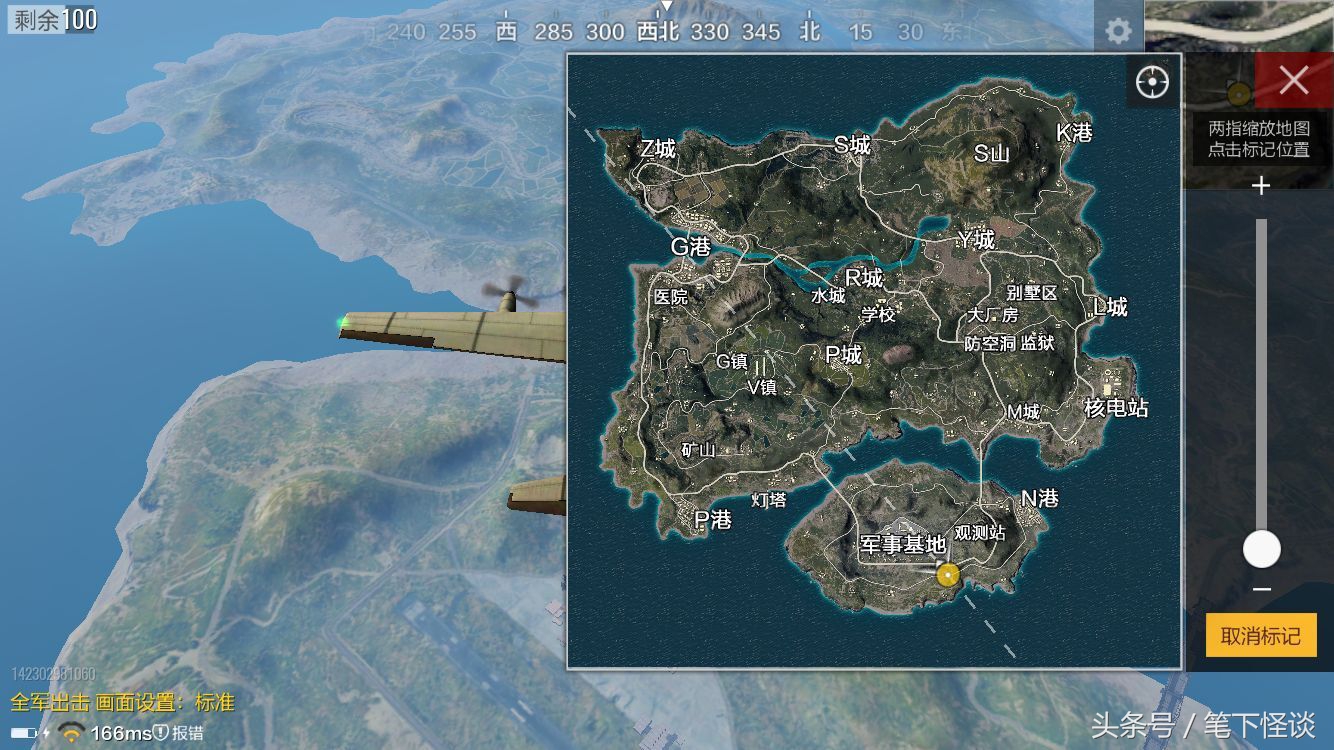This screenshot has width=1334, height=750.
Task: Select the yellow map marker pin
Action: click(x=947, y=574)
